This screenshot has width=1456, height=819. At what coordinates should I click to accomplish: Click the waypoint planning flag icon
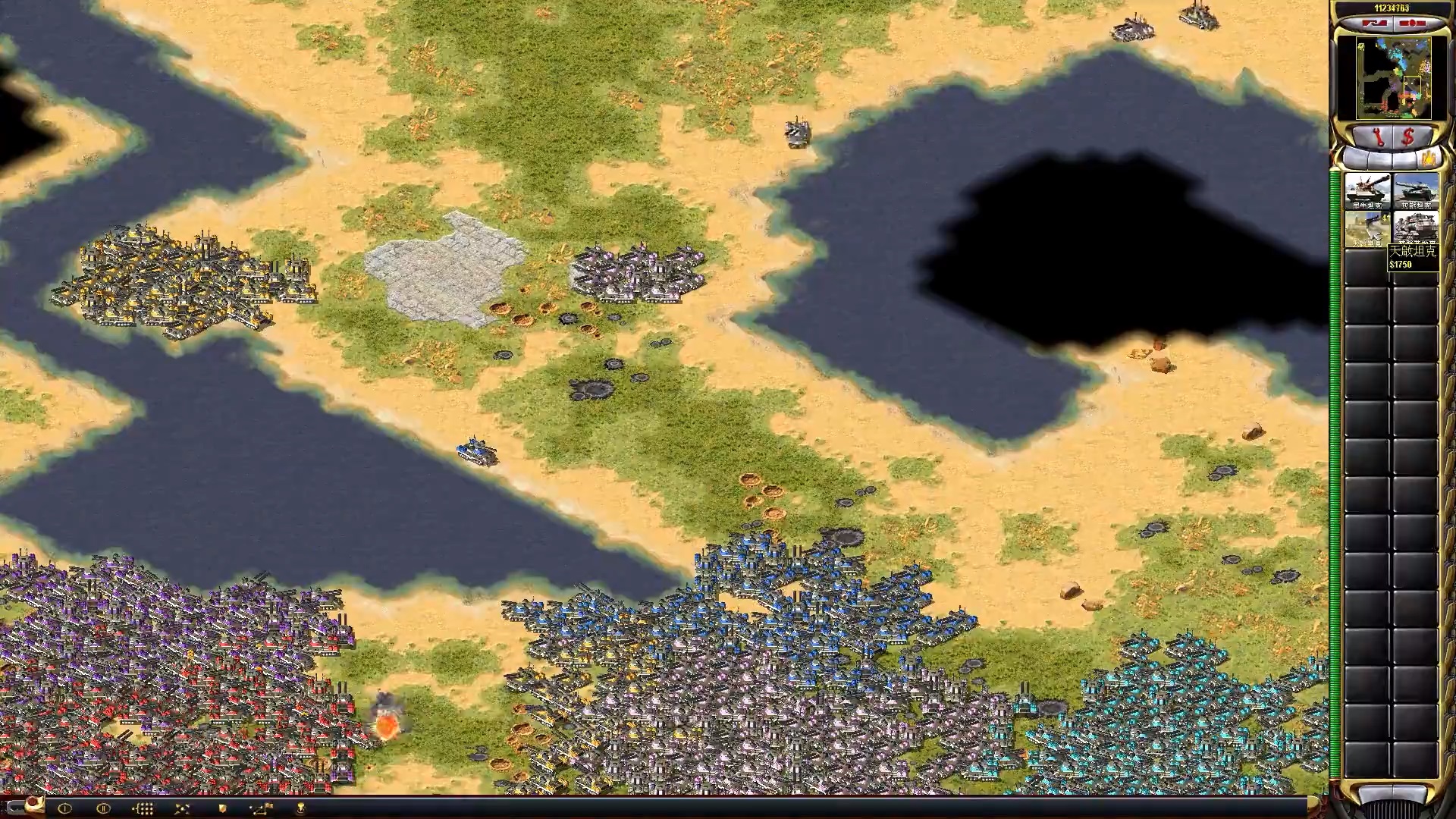[262, 808]
